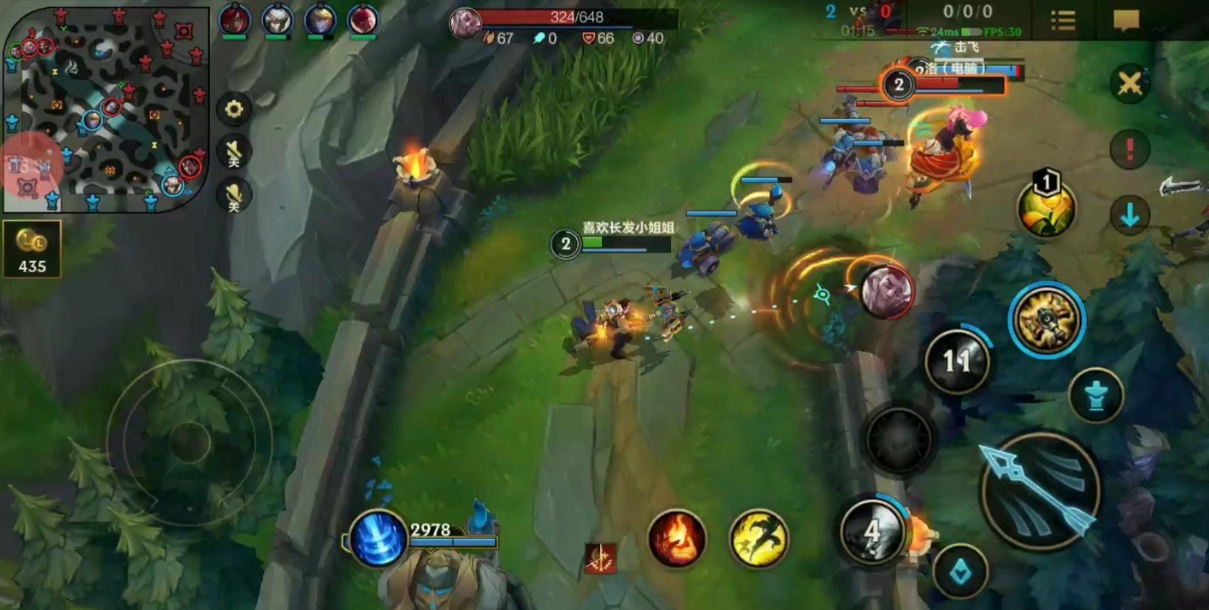Activate the blue recall button

click(378, 538)
